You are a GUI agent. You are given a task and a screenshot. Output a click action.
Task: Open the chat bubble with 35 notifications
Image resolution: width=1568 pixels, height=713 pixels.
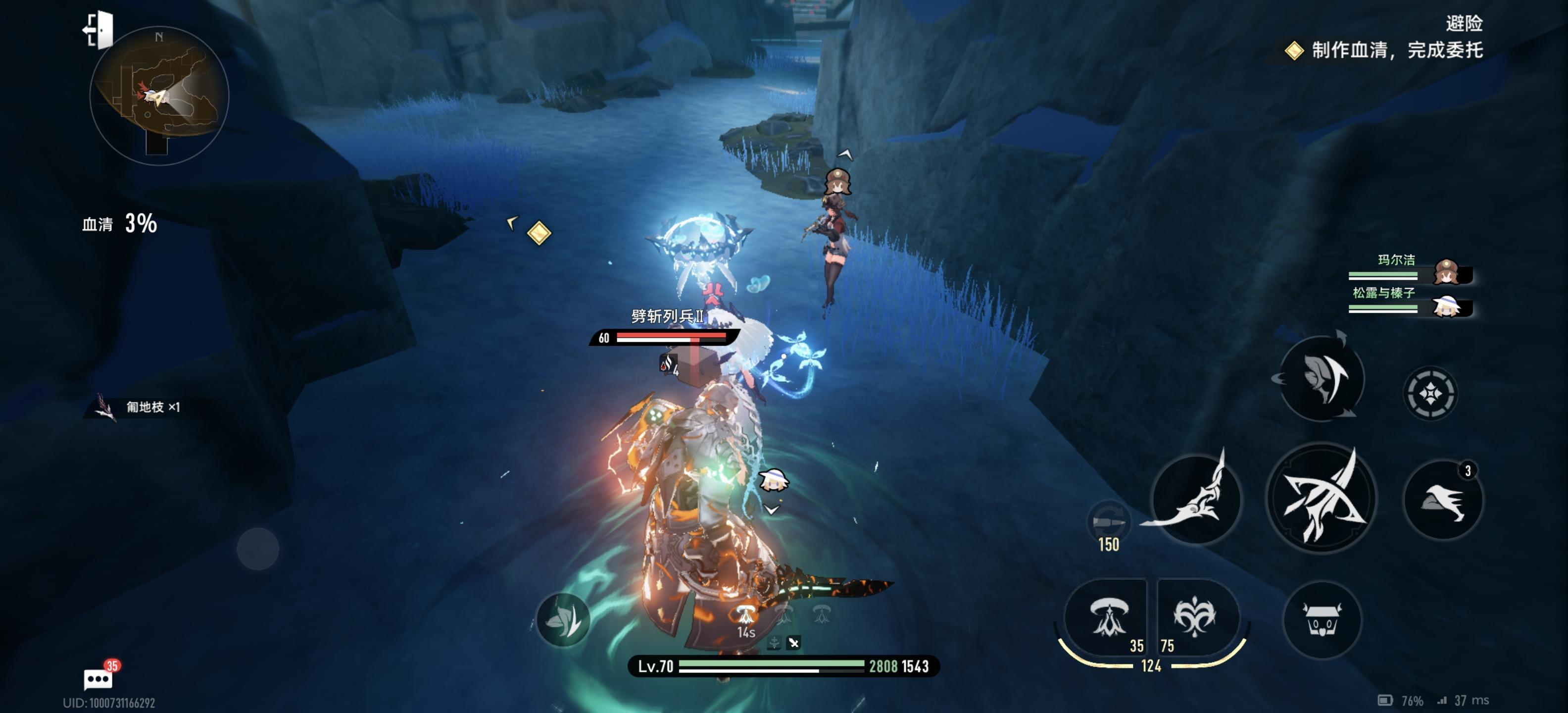(98, 678)
